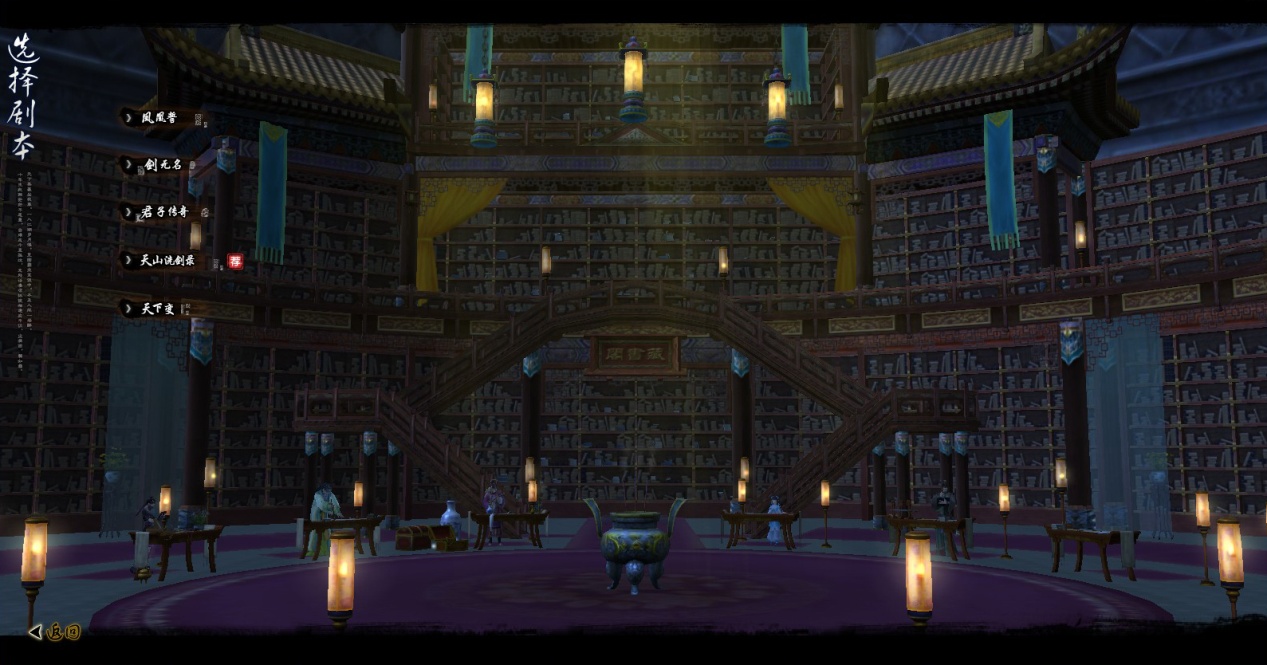This screenshot has height=665, width=1267.
Task: Select the 天下变 scenario
Action: (157, 309)
